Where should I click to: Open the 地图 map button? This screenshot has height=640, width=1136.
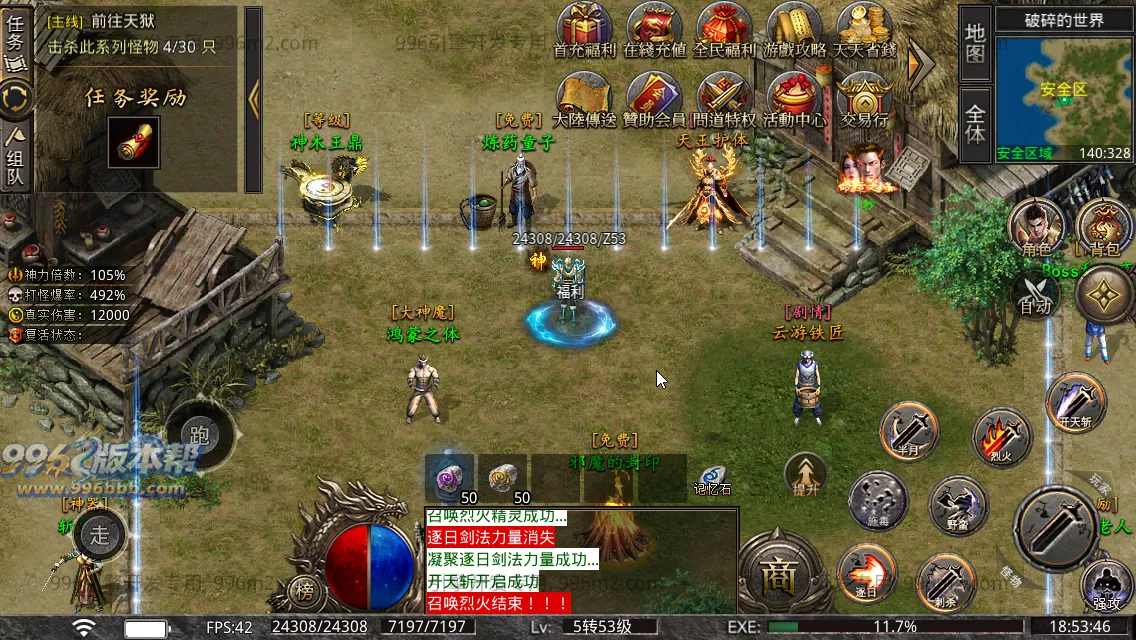point(975,44)
